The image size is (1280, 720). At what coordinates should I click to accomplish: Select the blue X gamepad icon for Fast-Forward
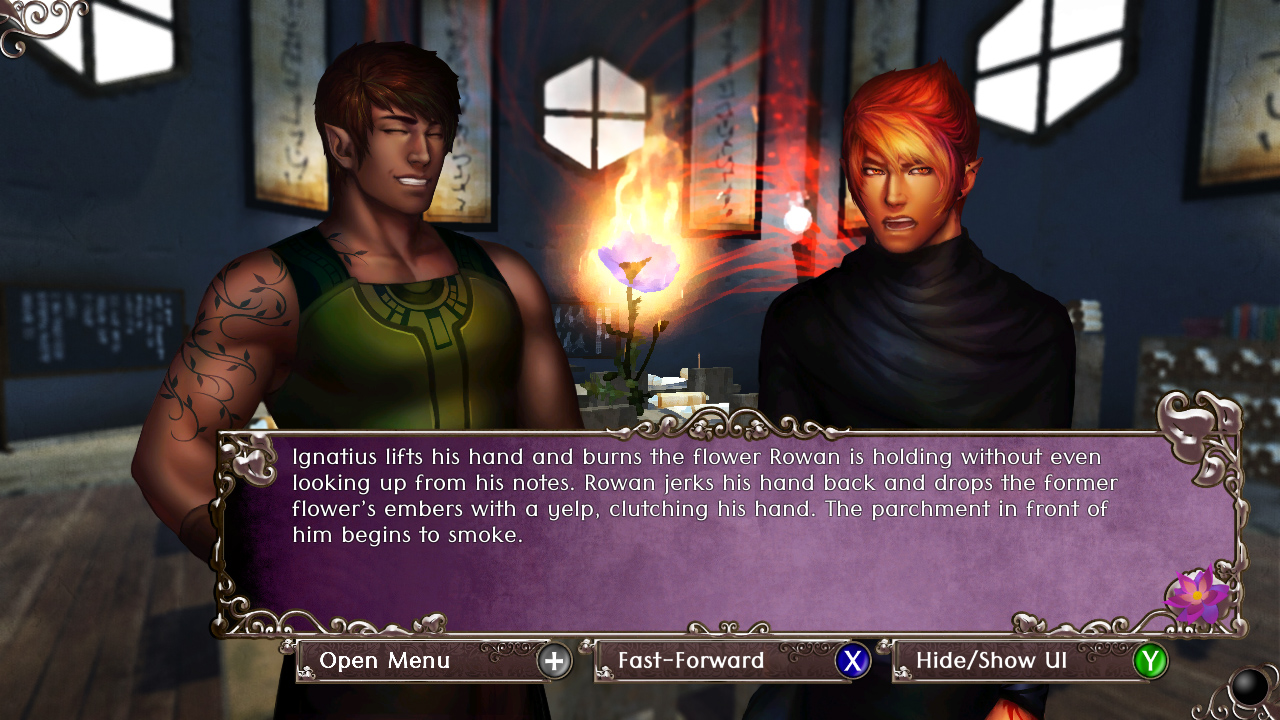coord(851,661)
